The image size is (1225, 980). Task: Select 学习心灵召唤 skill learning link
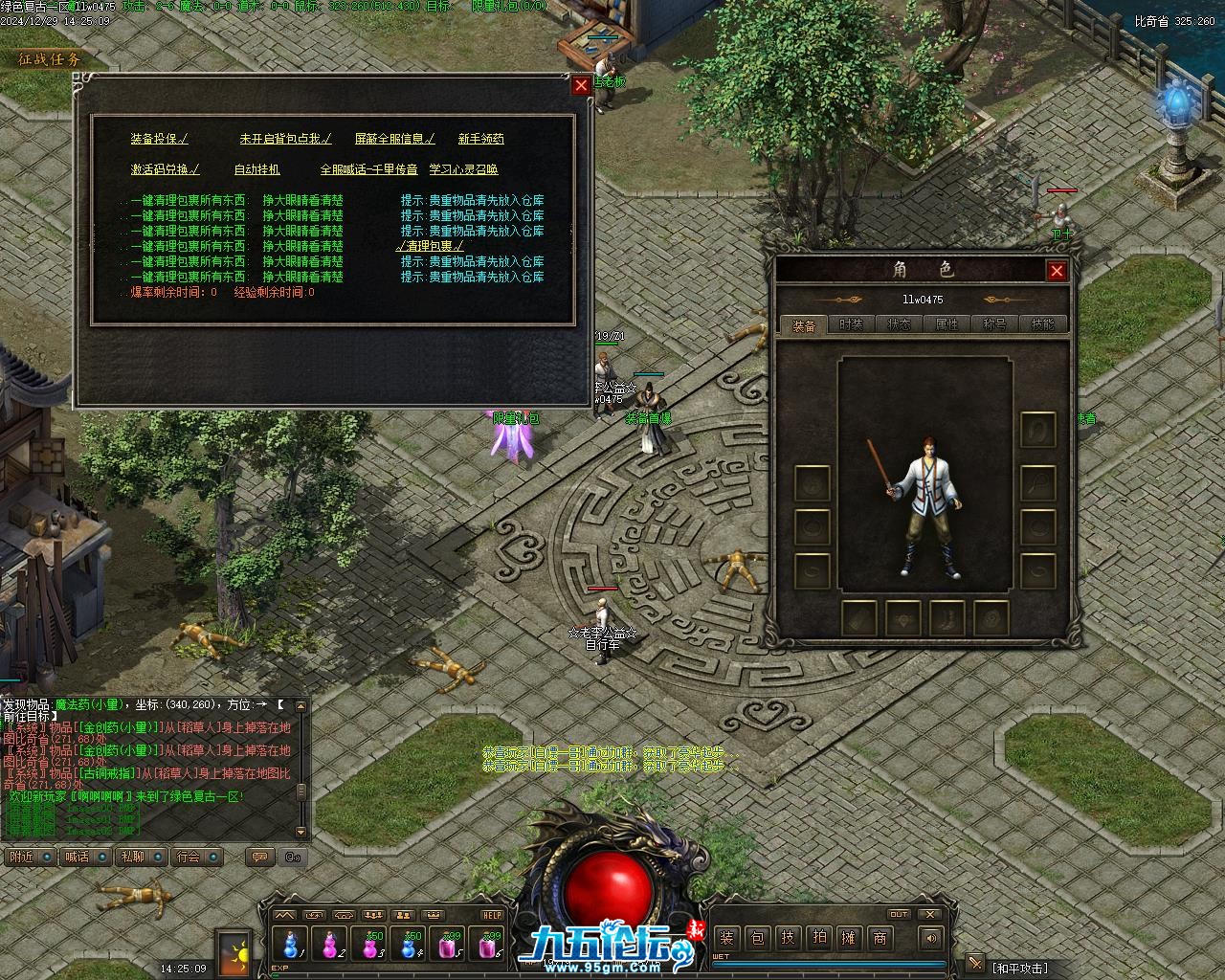pyautogui.click(x=463, y=169)
